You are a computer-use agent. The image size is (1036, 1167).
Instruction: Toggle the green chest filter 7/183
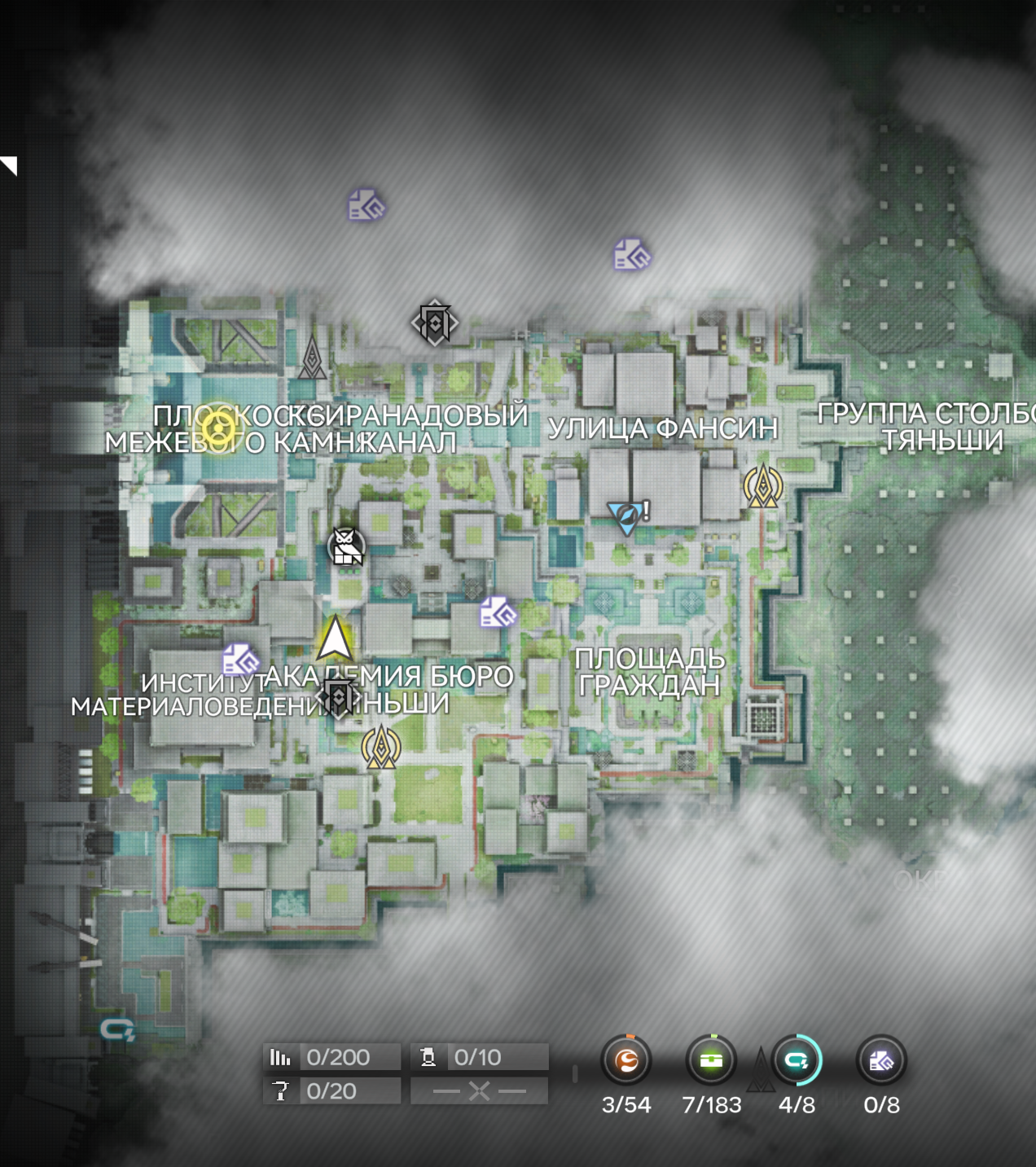[711, 1060]
